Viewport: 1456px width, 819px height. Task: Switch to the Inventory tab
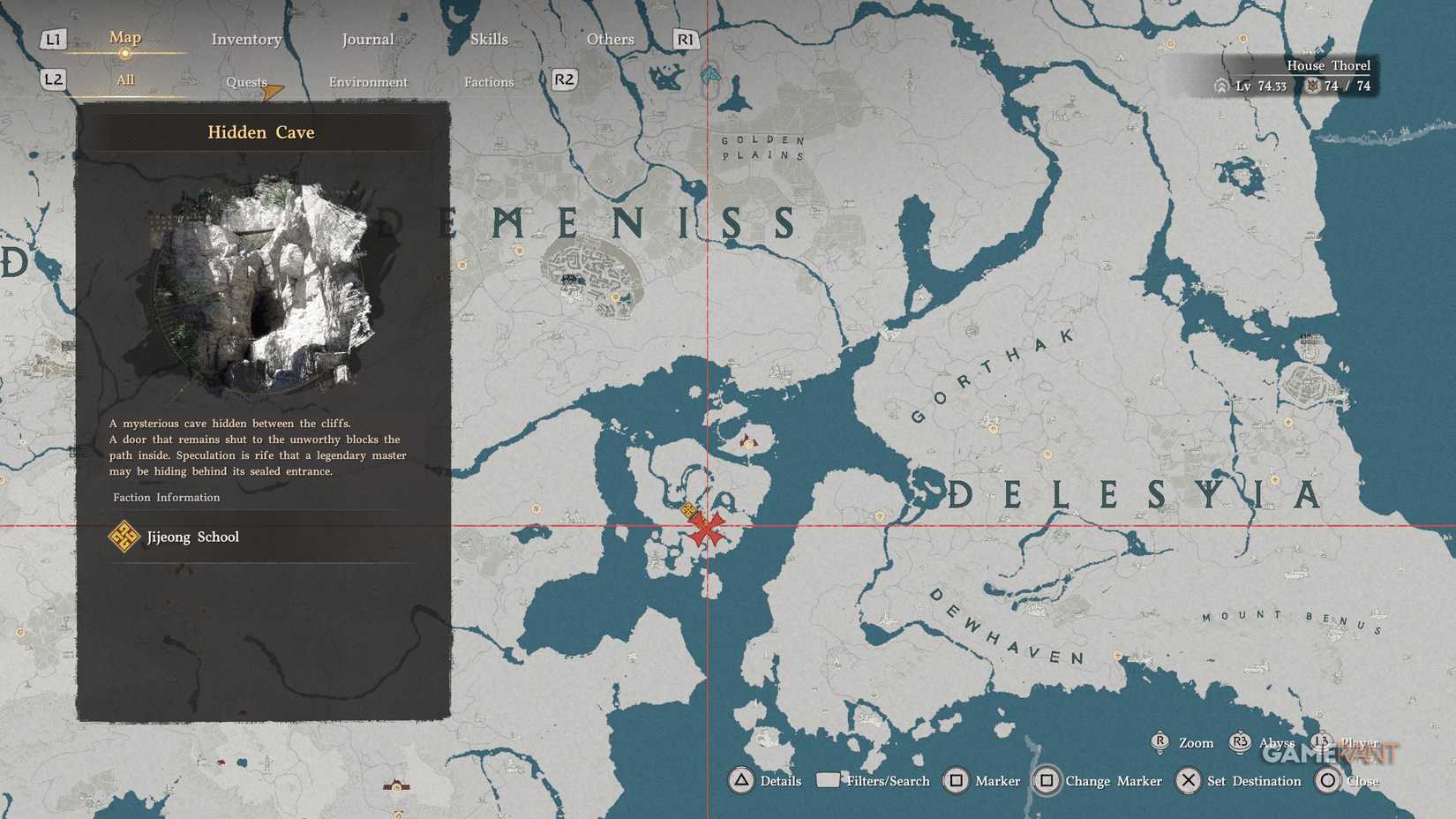(x=245, y=39)
